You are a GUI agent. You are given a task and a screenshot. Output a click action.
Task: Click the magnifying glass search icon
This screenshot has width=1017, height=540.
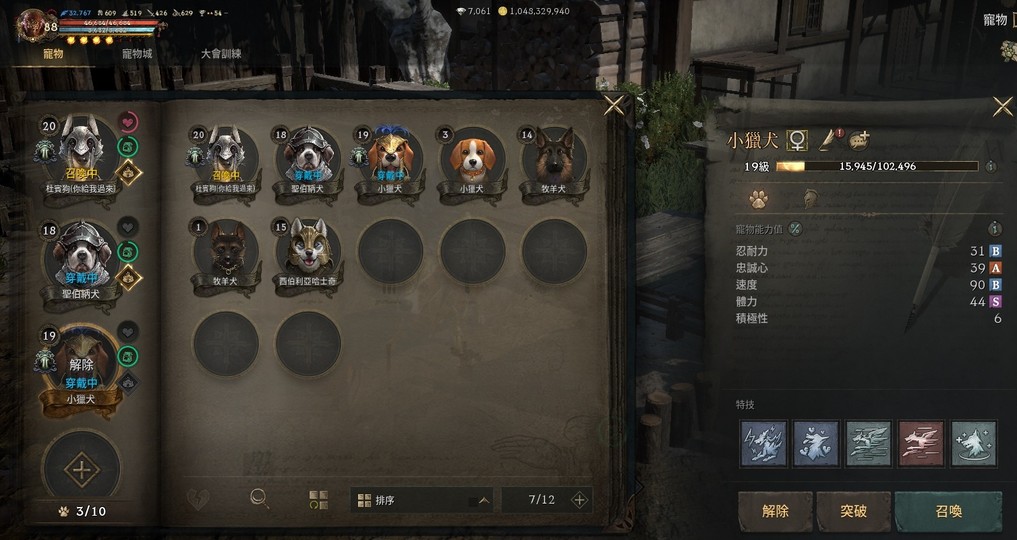[x=259, y=498]
